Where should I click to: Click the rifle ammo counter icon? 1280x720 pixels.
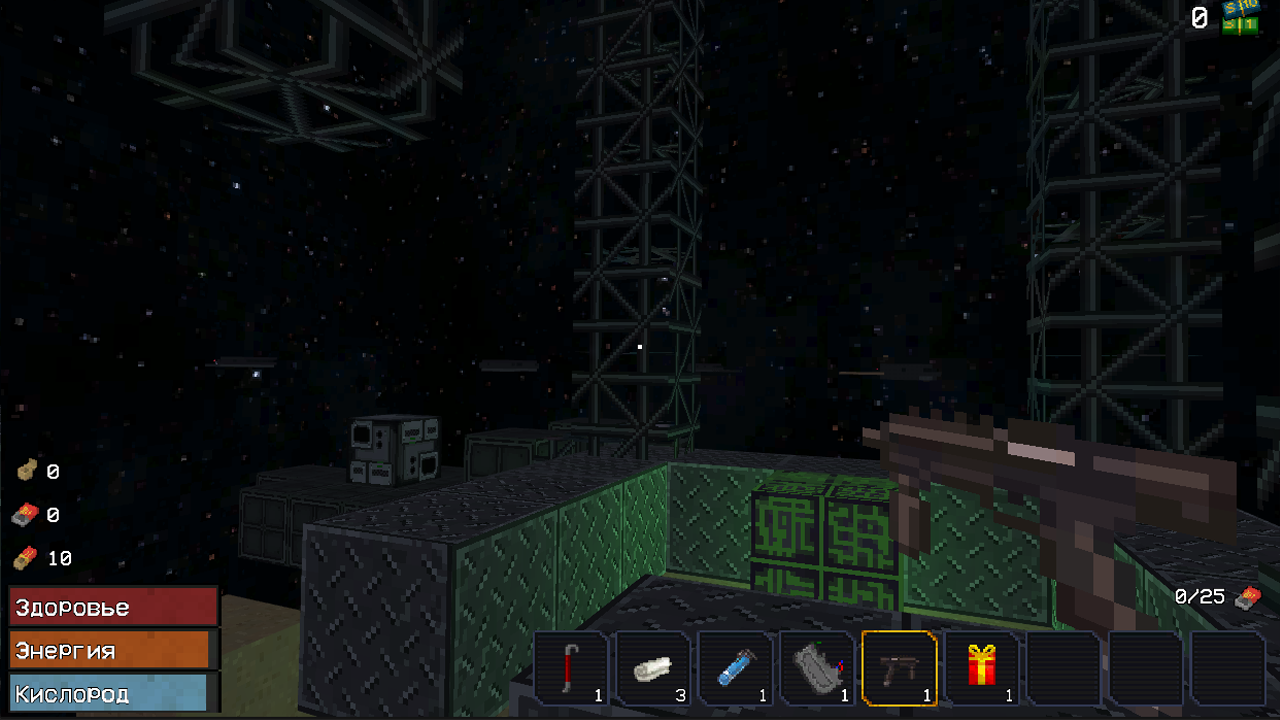pos(27,515)
